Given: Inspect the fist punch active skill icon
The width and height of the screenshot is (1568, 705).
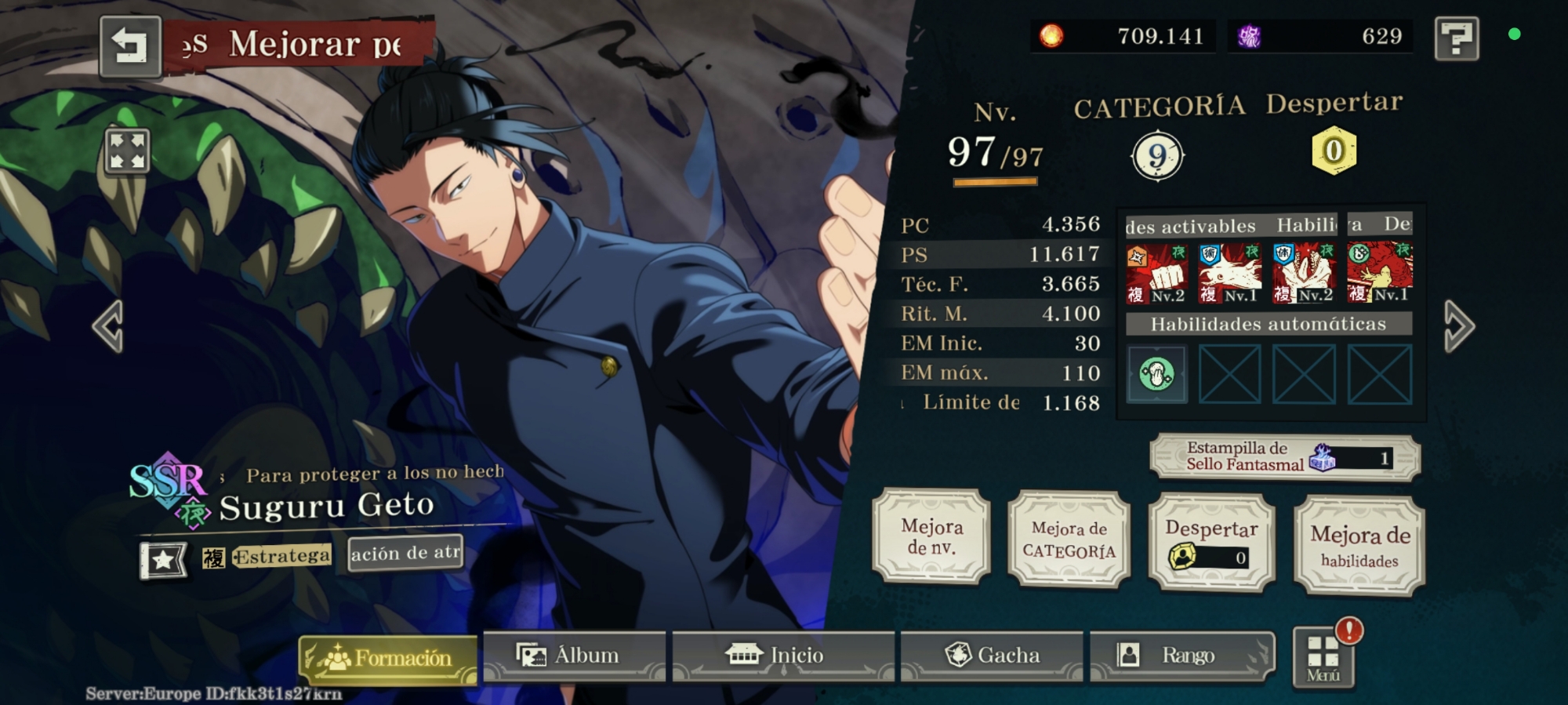Looking at the screenshot, I should (1157, 274).
